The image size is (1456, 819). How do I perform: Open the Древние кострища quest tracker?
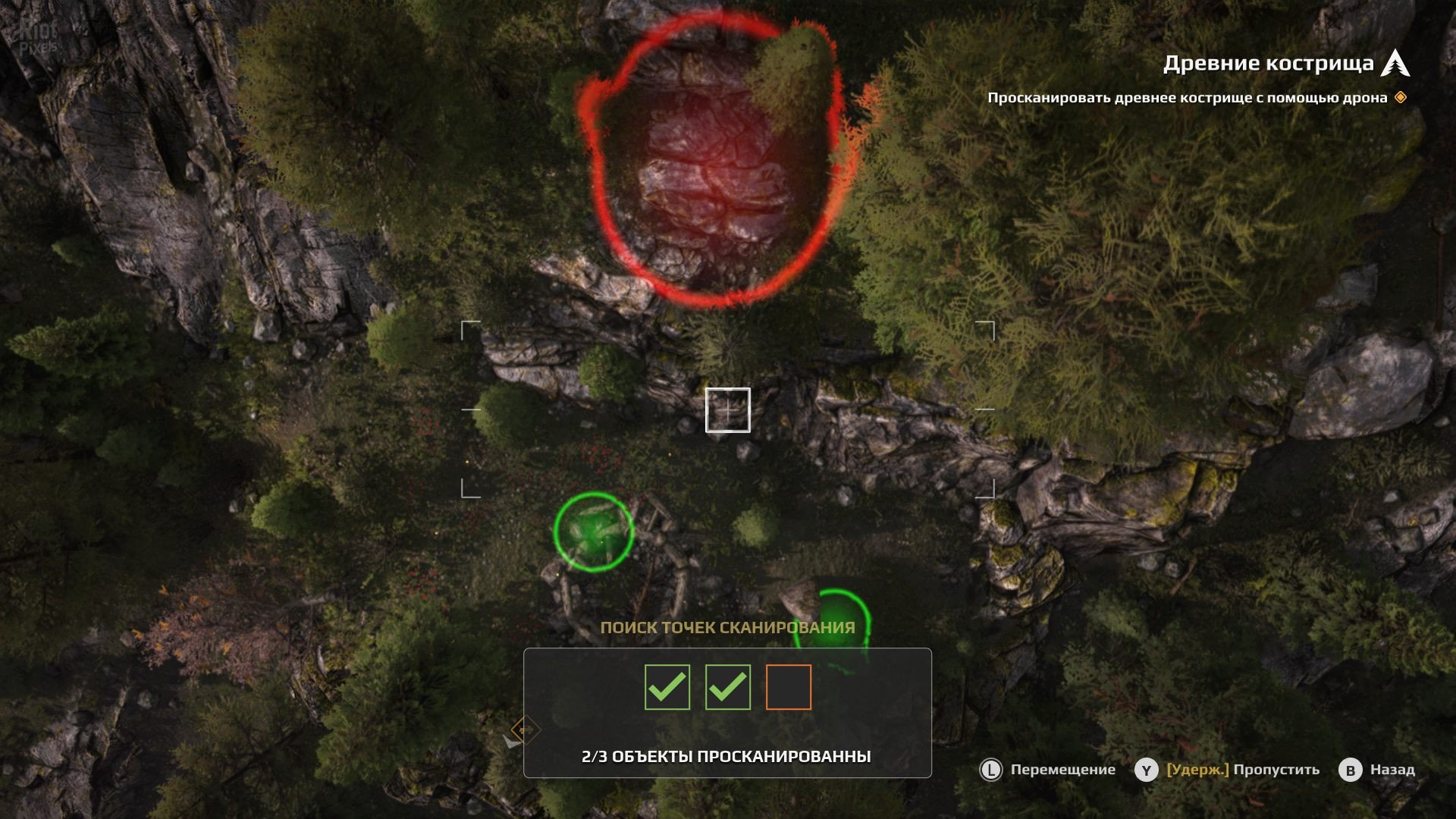1268,64
